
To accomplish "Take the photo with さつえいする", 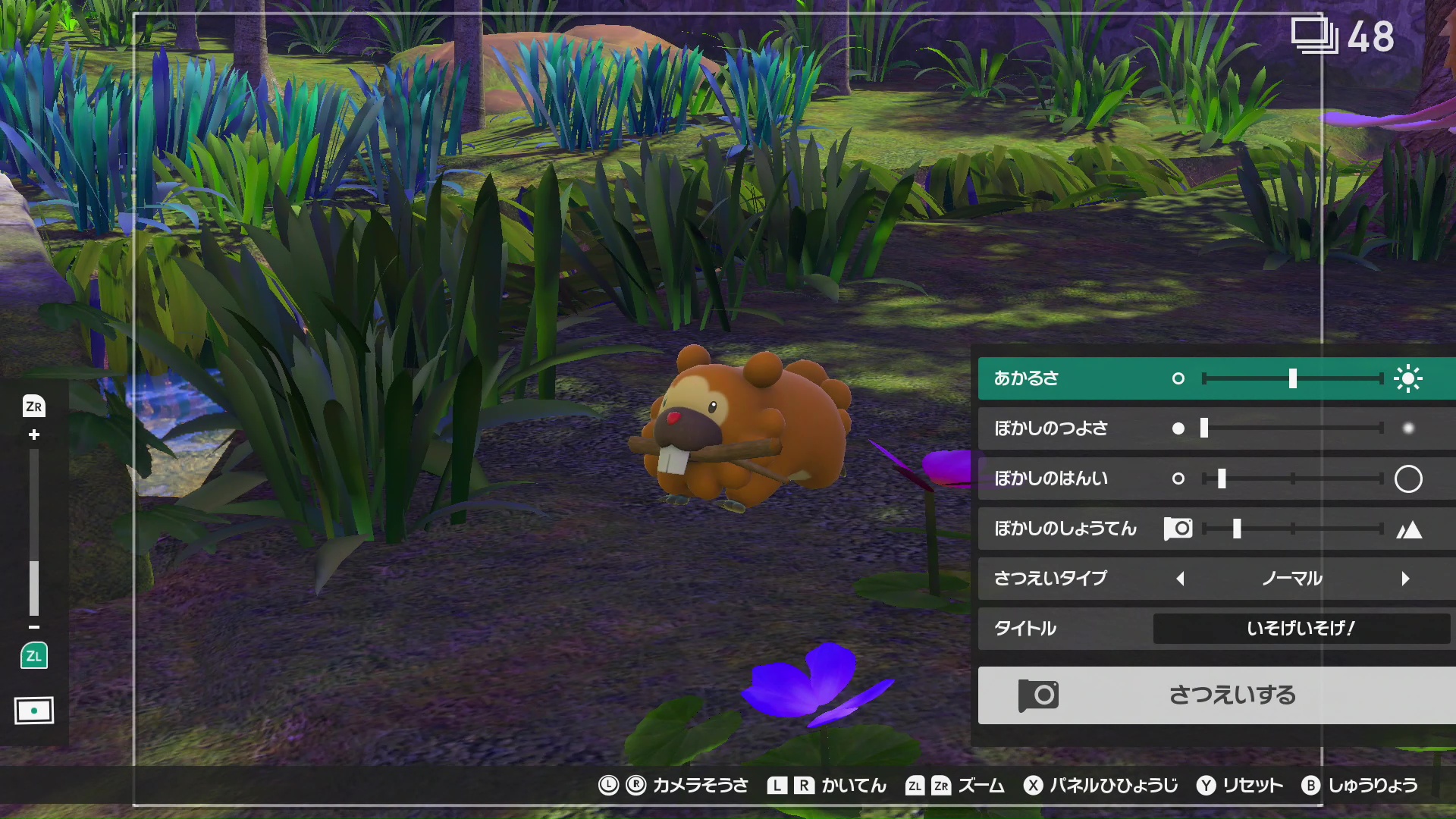I will pyautogui.click(x=1216, y=695).
